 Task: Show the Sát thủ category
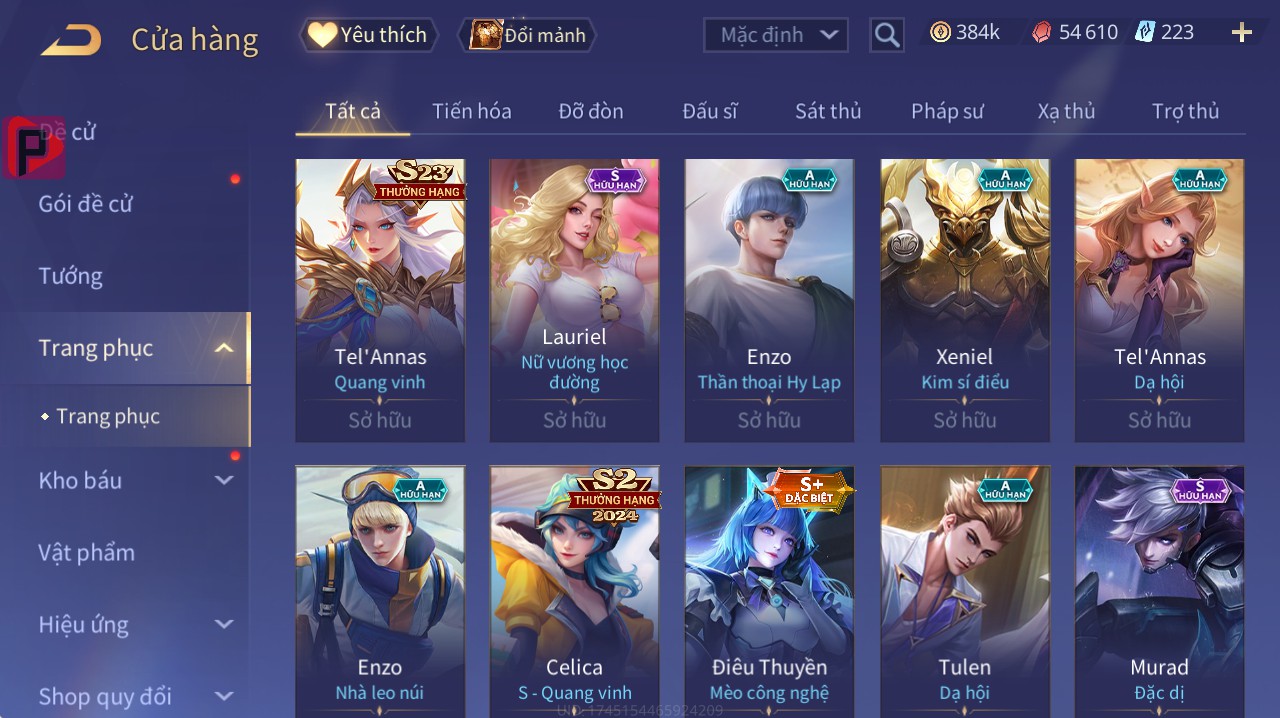[x=828, y=111]
